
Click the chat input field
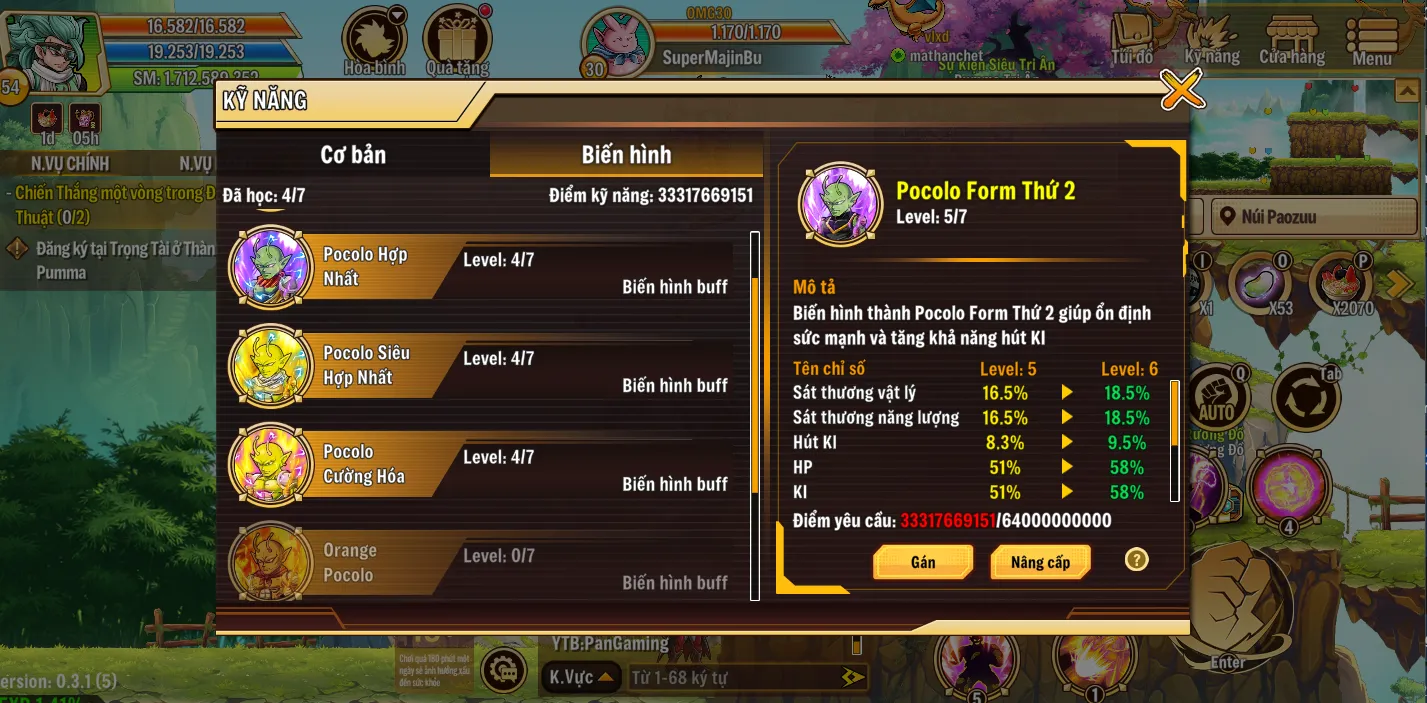click(x=735, y=678)
